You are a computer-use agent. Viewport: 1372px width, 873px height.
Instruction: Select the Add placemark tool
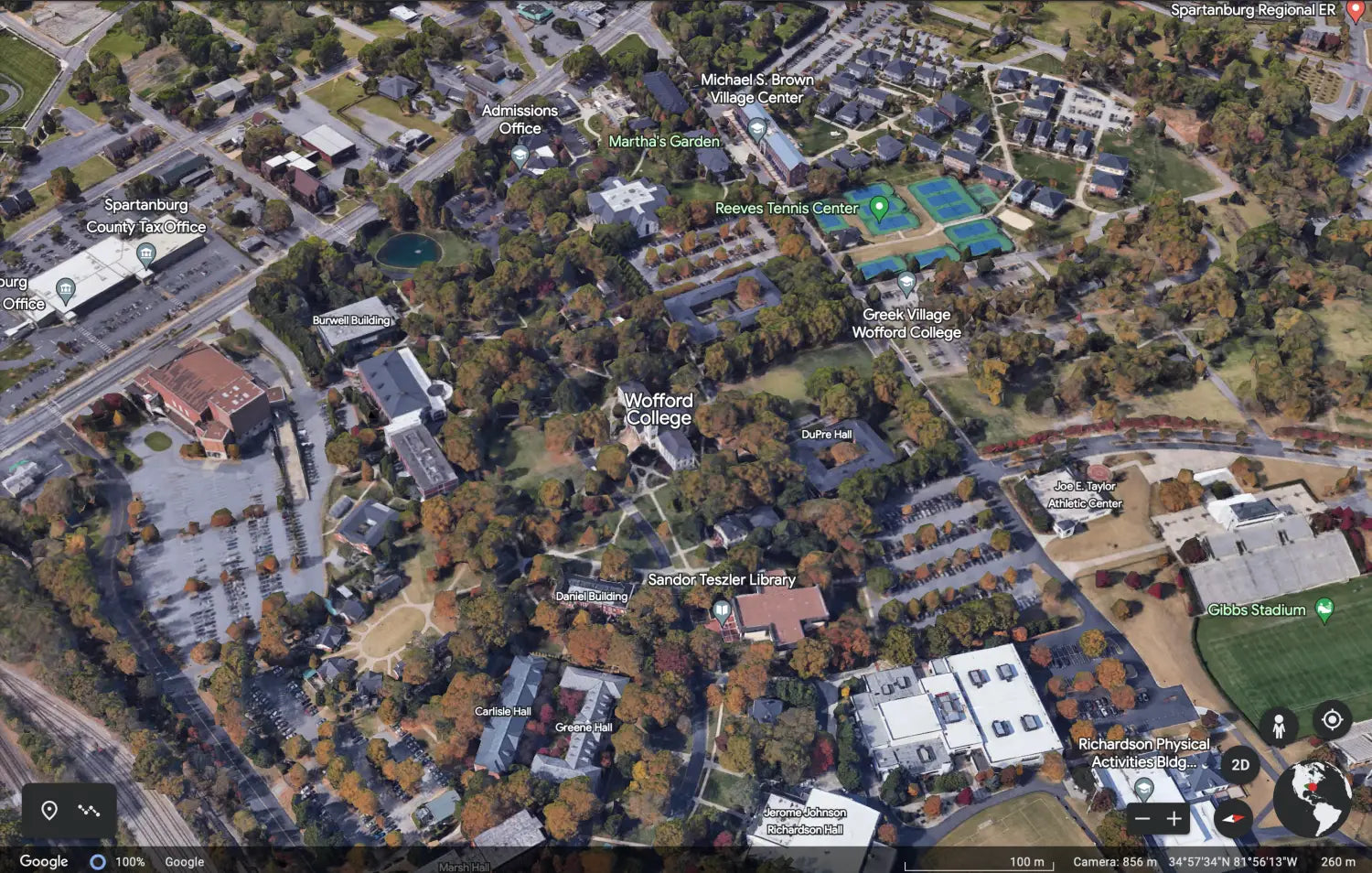50,810
